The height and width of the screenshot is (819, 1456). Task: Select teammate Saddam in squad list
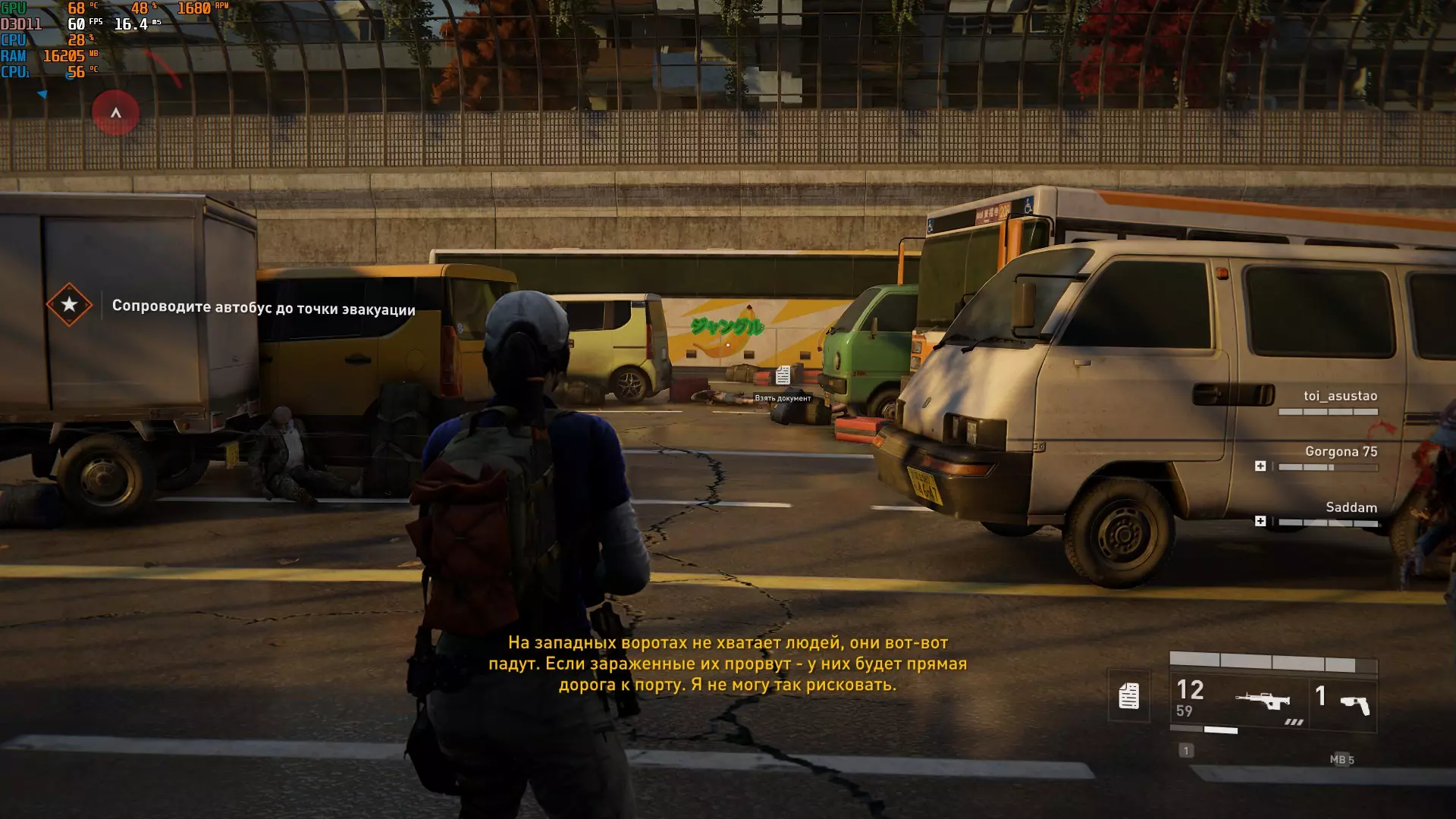tap(1351, 507)
